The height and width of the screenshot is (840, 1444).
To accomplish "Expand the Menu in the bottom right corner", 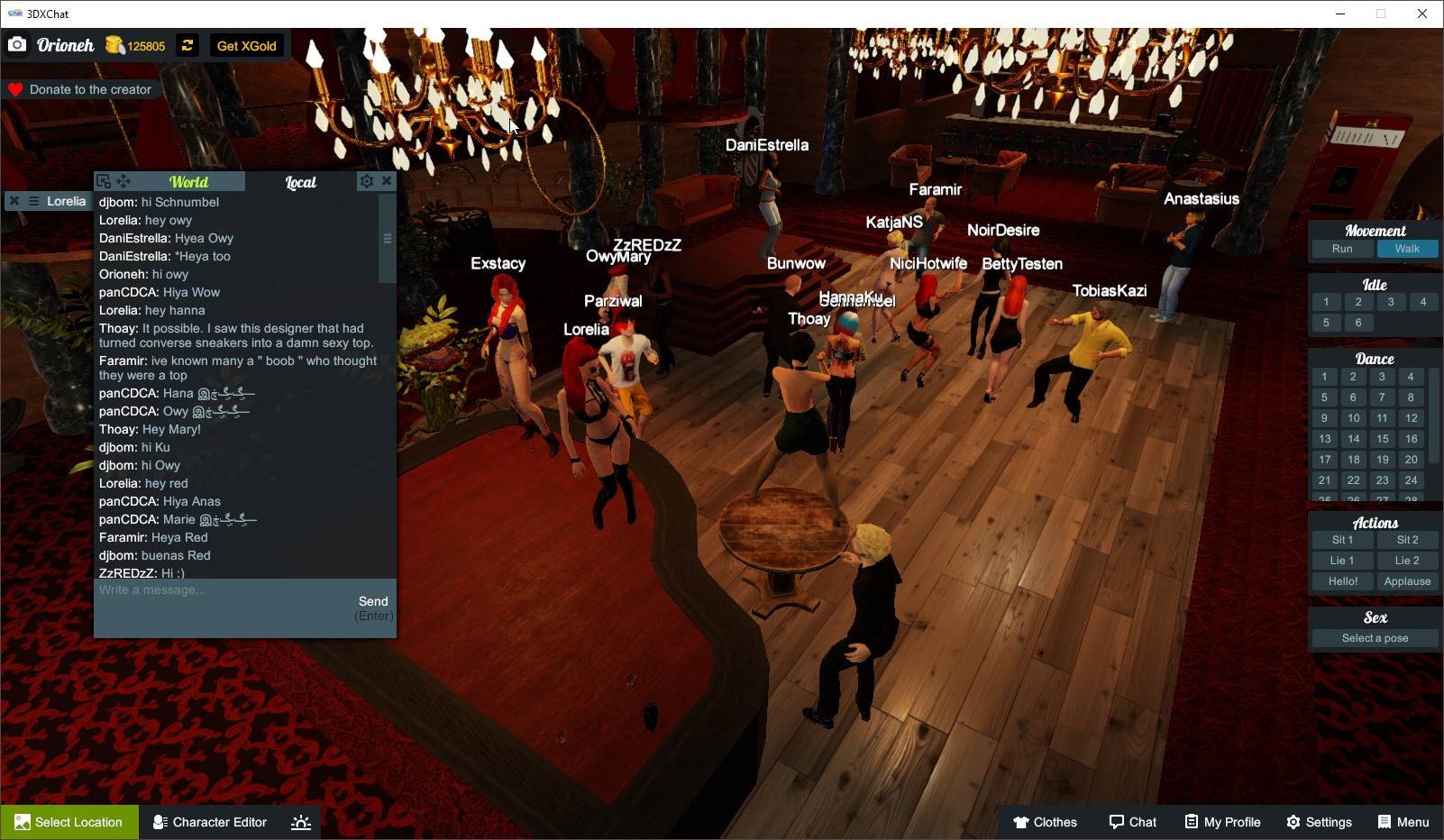I will pyautogui.click(x=1403, y=822).
